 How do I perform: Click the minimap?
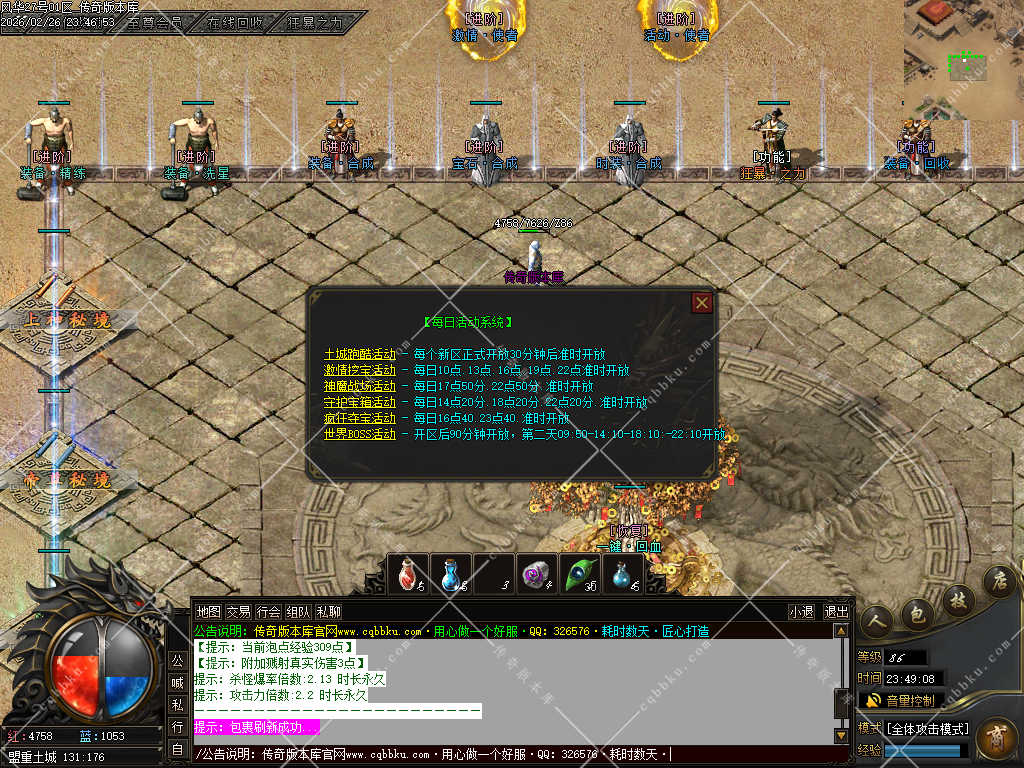pyautogui.click(x=963, y=54)
